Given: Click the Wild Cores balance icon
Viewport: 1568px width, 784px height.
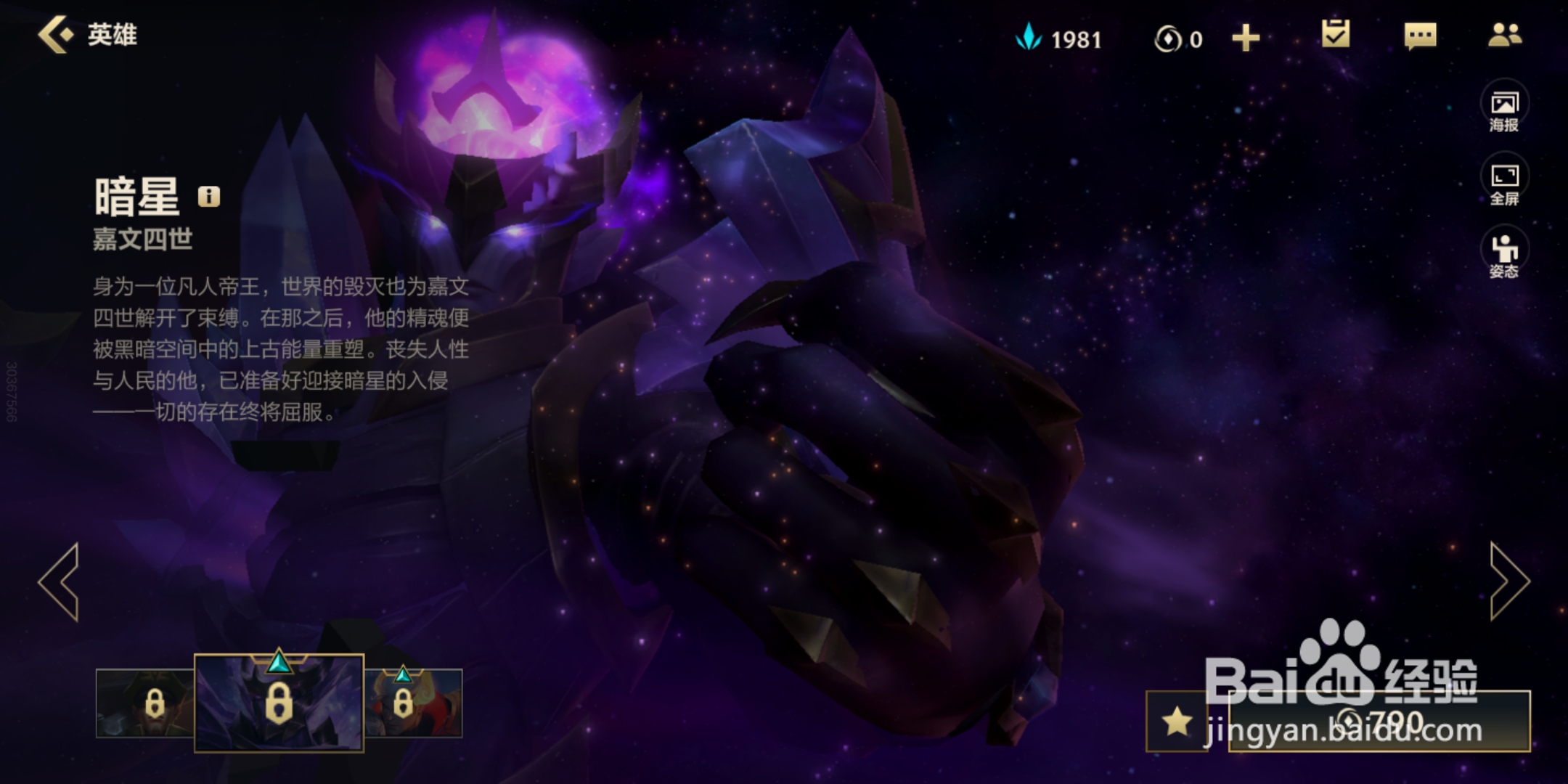Looking at the screenshot, I should [x=1167, y=38].
